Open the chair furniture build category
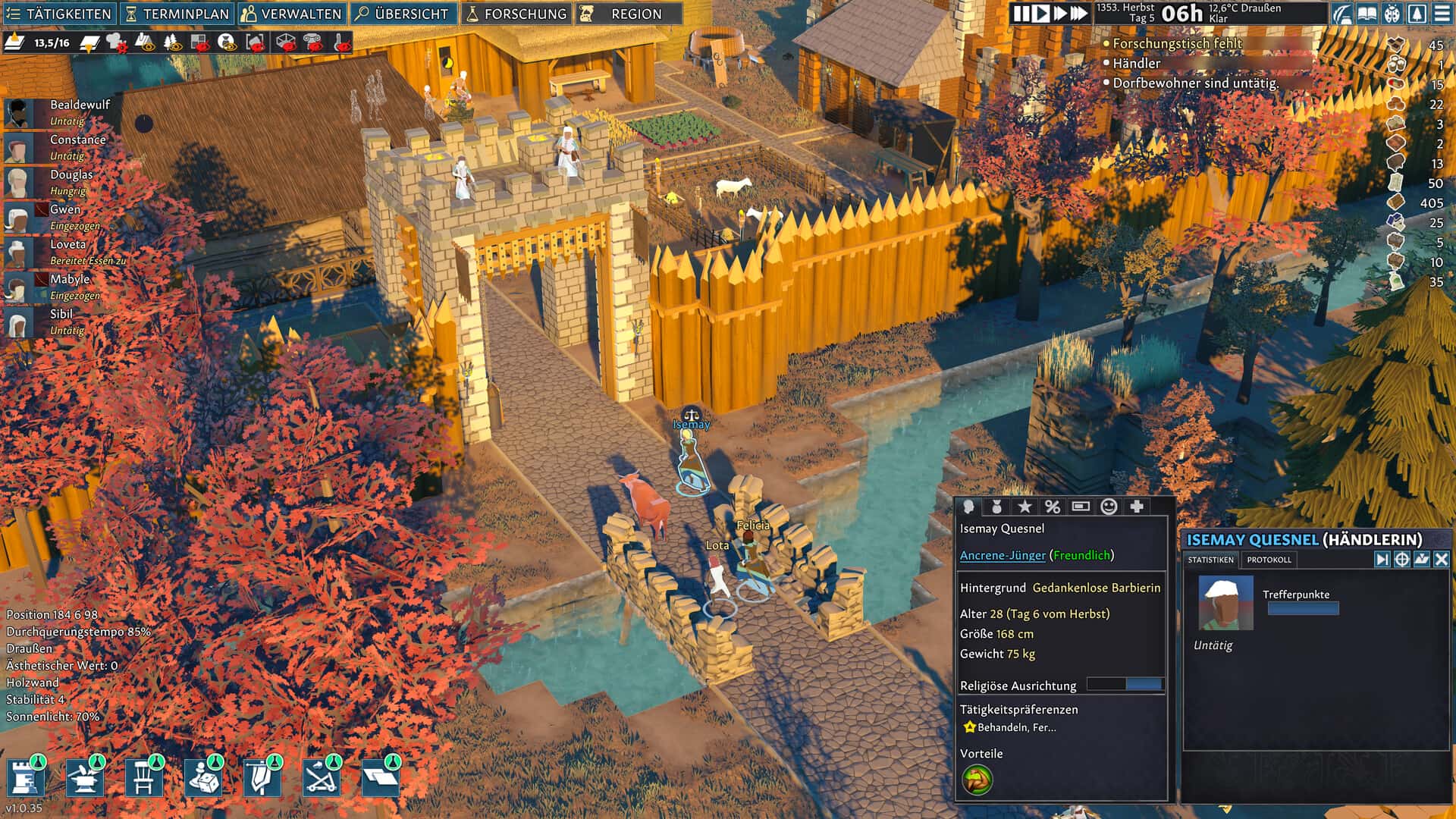Viewport: 1456px width, 819px height. tap(143, 778)
